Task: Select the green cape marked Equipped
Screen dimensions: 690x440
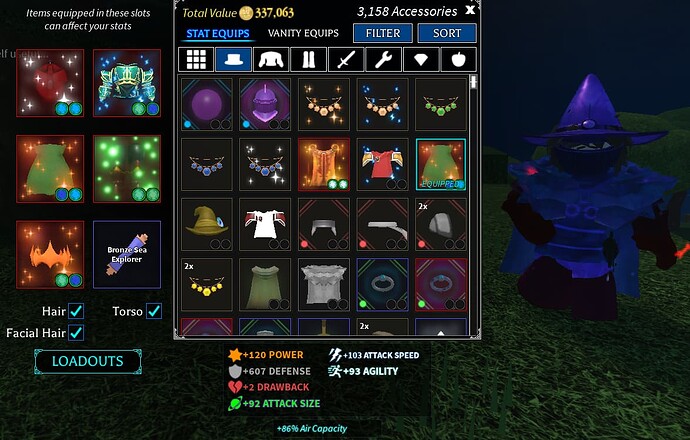Action: [x=441, y=164]
